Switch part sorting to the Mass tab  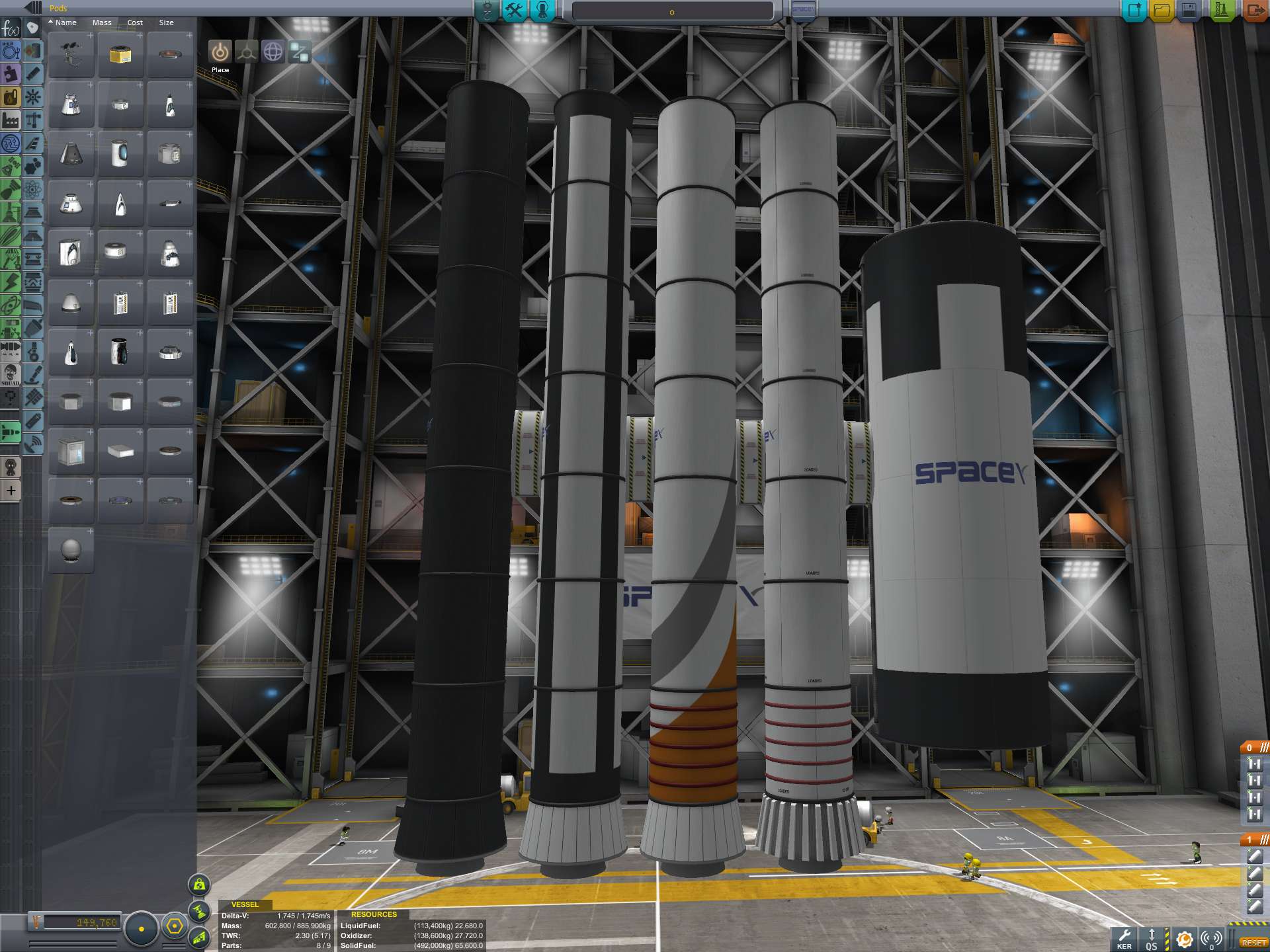[x=103, y=22]
